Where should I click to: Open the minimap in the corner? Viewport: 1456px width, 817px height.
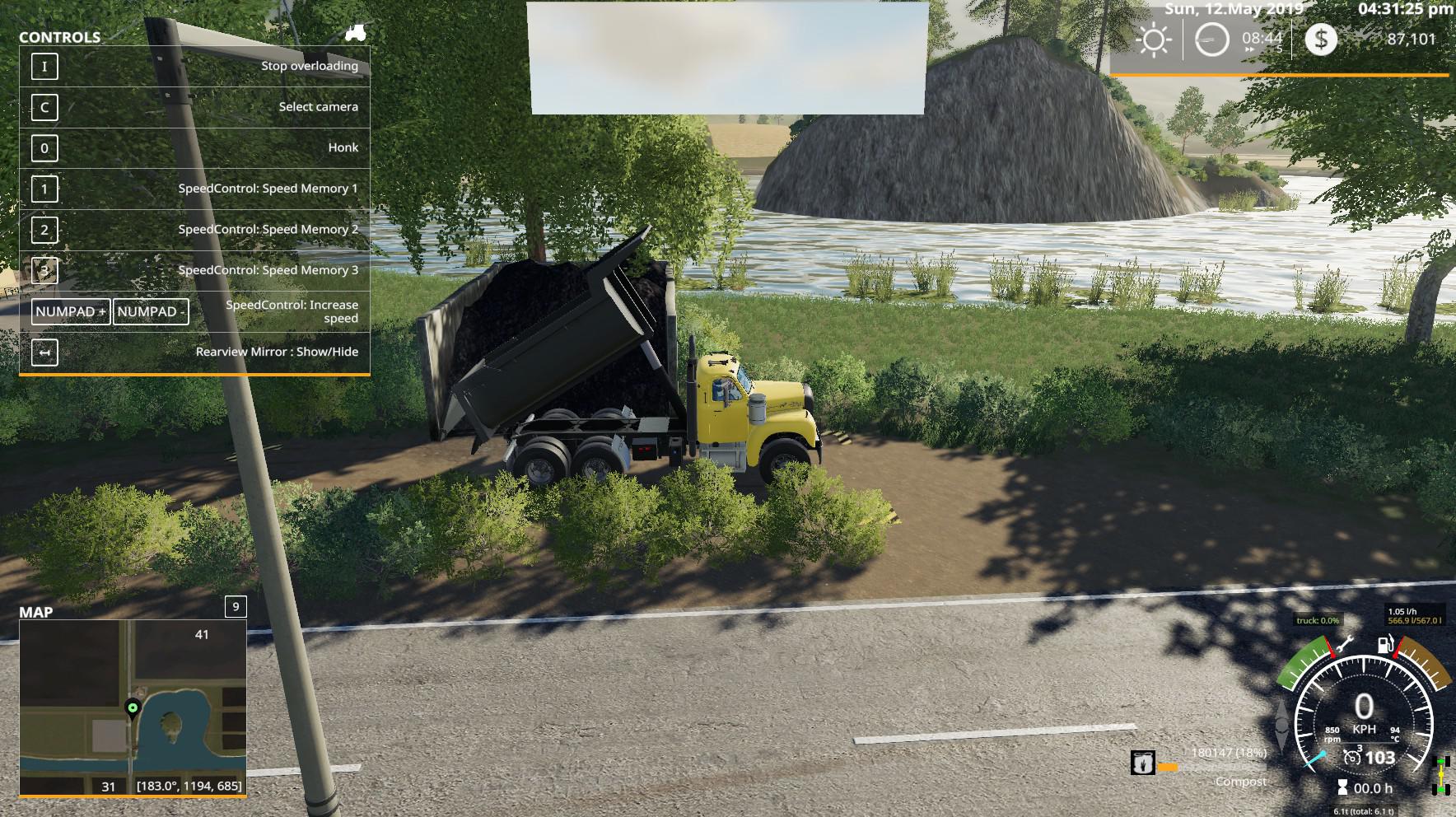[133, 707]
